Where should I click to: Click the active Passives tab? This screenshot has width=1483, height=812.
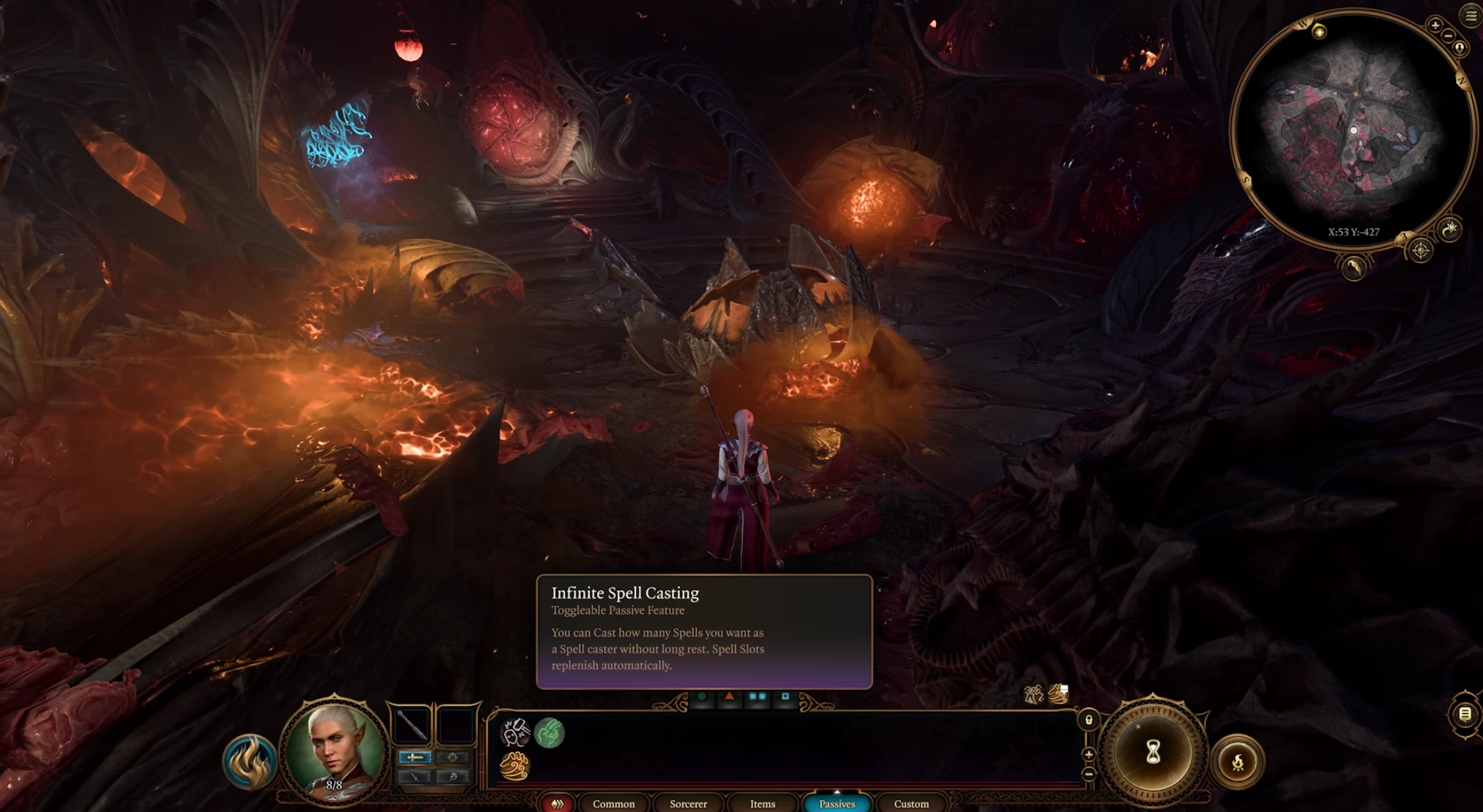click(x=837, y=804)
